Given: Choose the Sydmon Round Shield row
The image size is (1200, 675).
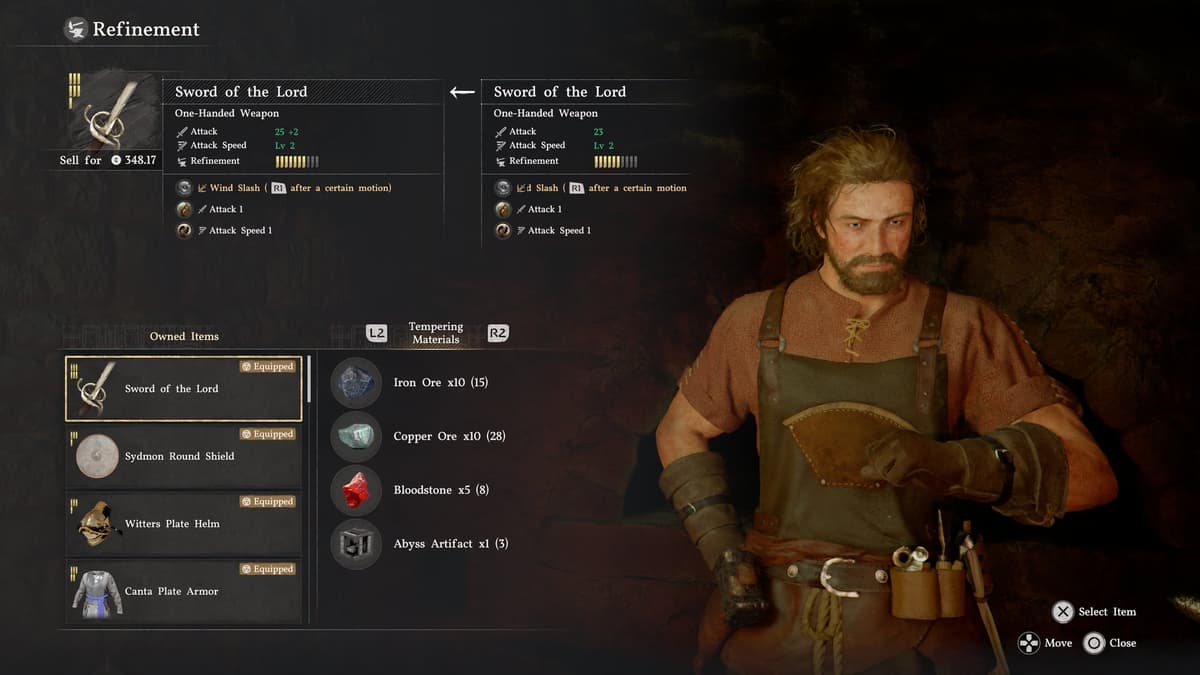Looking at the screenshot, I should [x=183, y=456].
